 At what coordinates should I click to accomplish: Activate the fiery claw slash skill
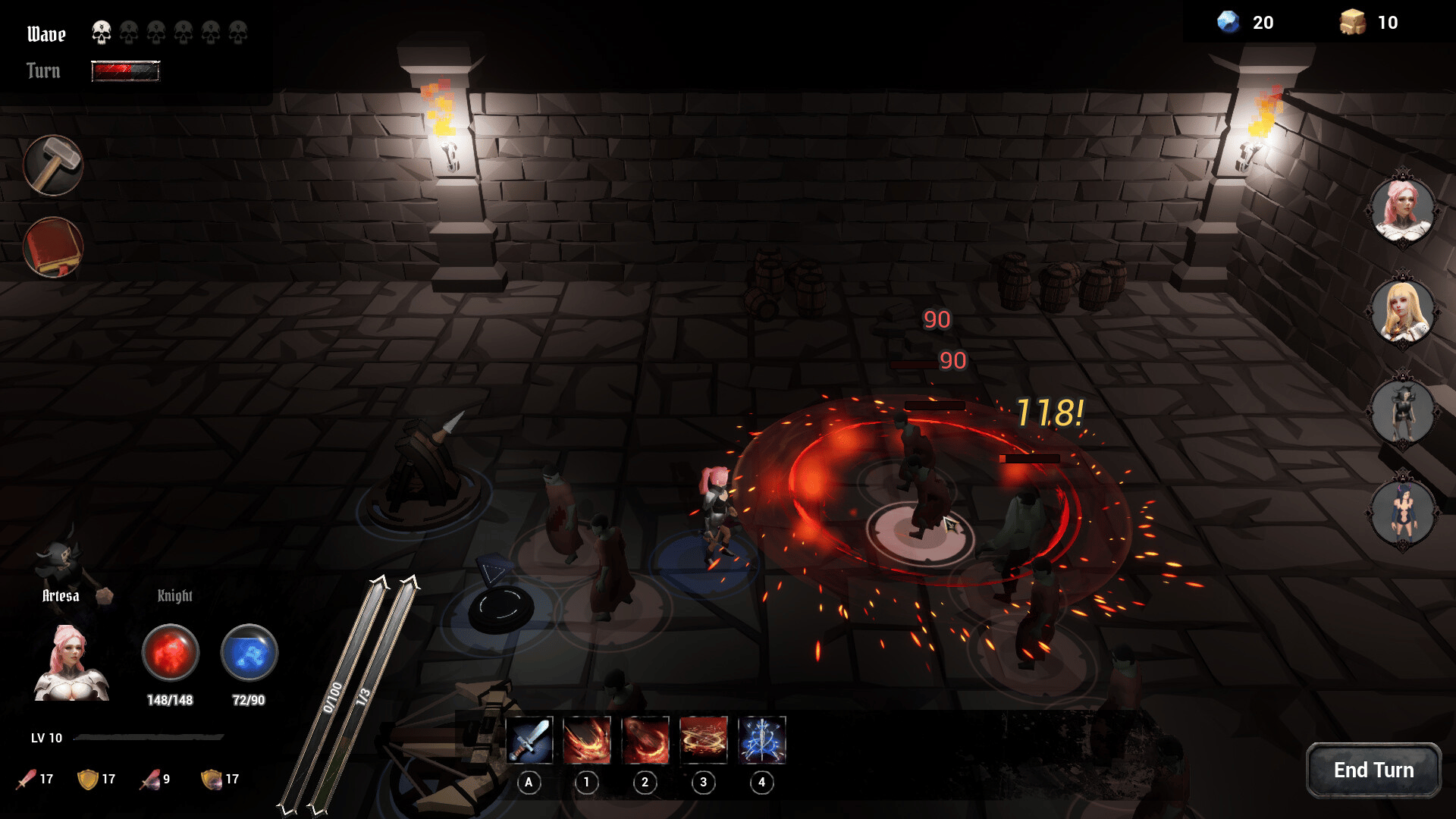point(587,740)
